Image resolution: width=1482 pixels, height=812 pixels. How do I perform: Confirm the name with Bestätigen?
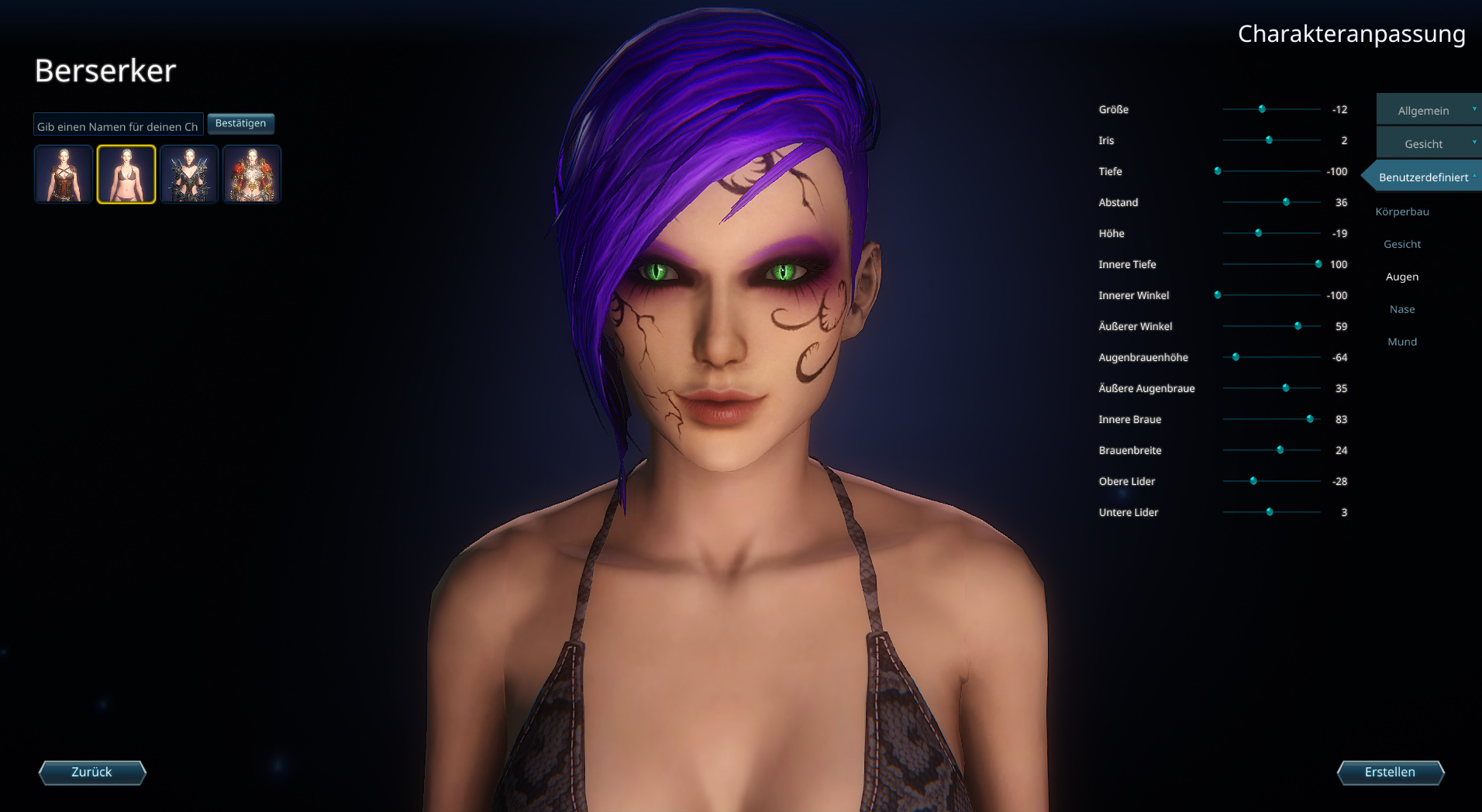pyautogui.click(x=240, y=124)
